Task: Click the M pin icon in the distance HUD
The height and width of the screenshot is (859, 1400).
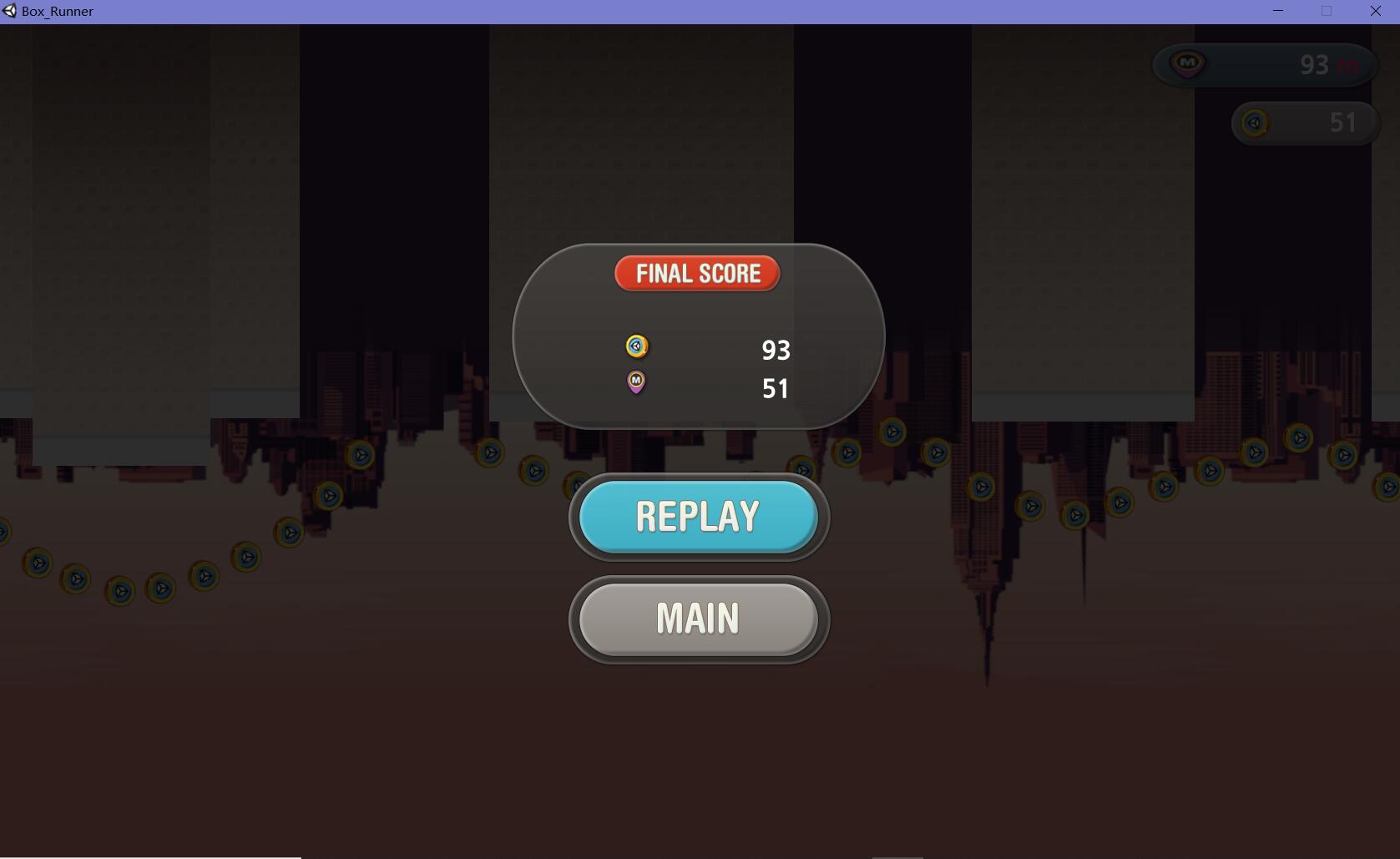Action: pos(1187,64)
